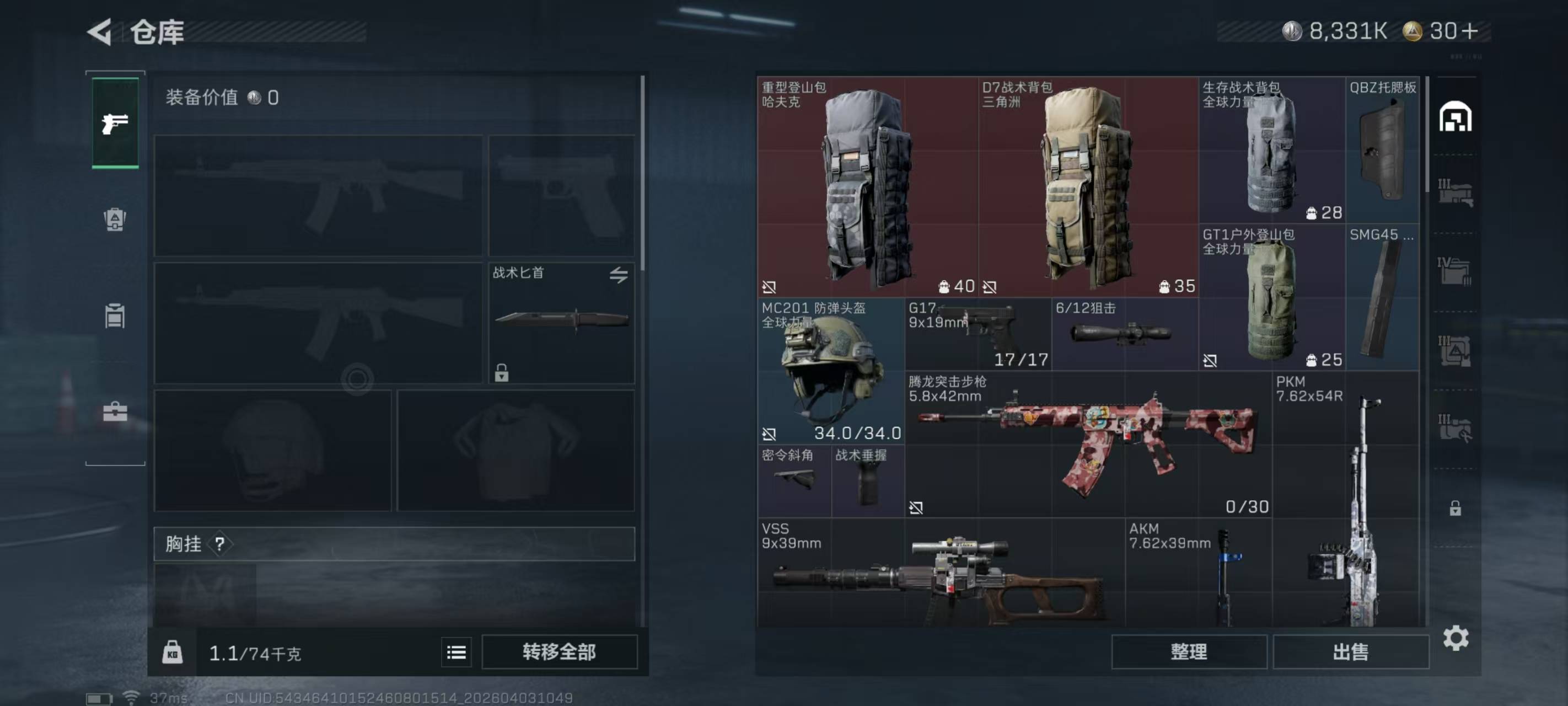Select the VSS 9x39mm rifle
Screen dimensions: 1568x706
(x=941, y=573)
